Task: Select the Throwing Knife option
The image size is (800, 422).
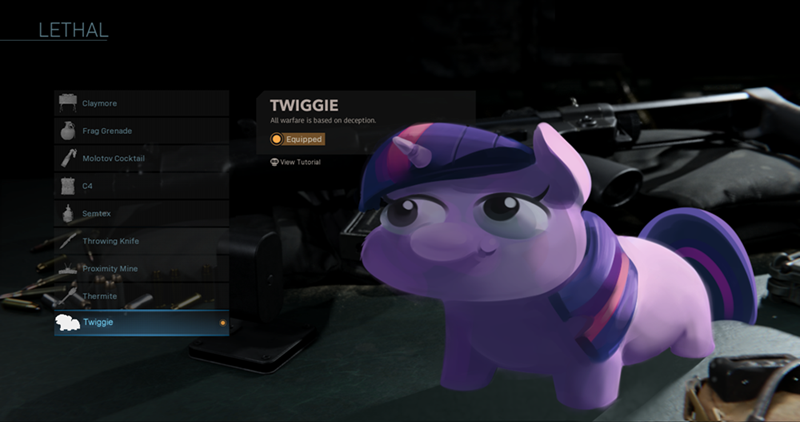Action: coord(141,241)
